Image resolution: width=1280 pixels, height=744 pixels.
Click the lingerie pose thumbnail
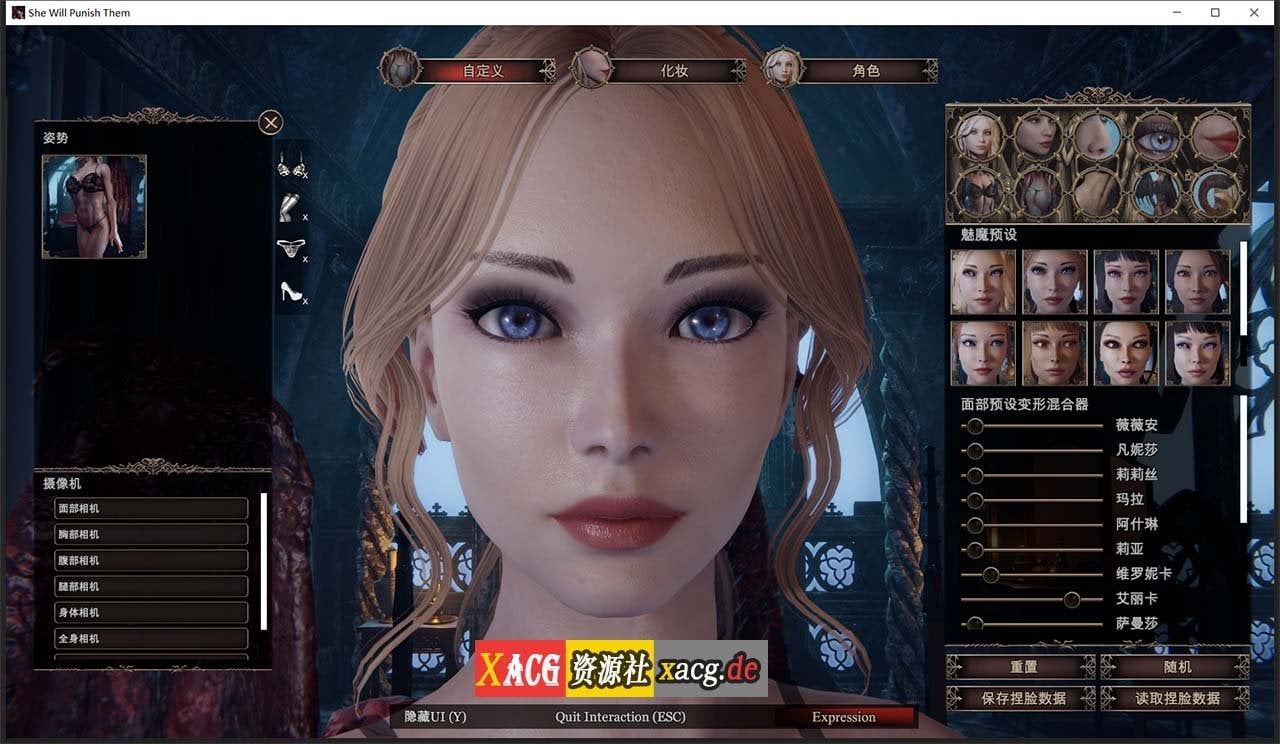(x=94, y=206)
